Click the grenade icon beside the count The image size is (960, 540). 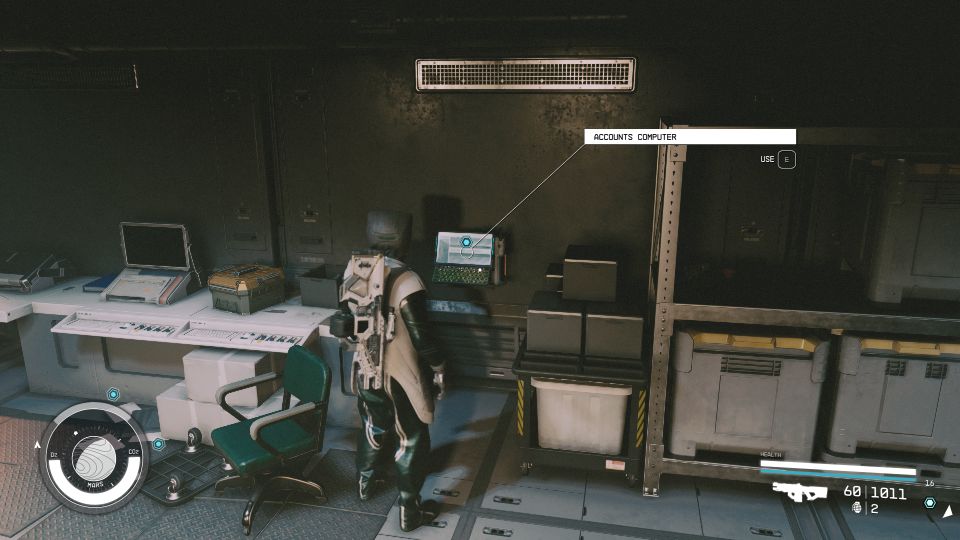(x=857, y=509)
